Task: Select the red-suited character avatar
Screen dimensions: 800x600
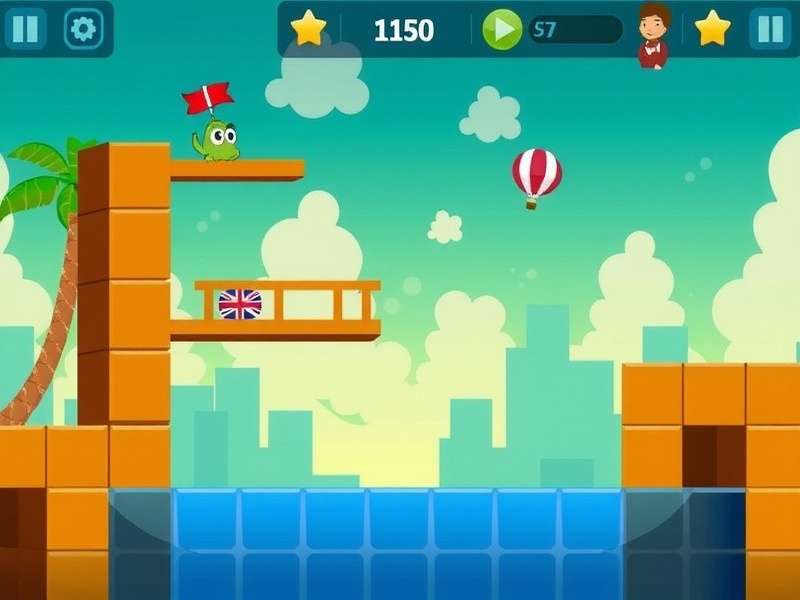Action: tap(652, 34)
